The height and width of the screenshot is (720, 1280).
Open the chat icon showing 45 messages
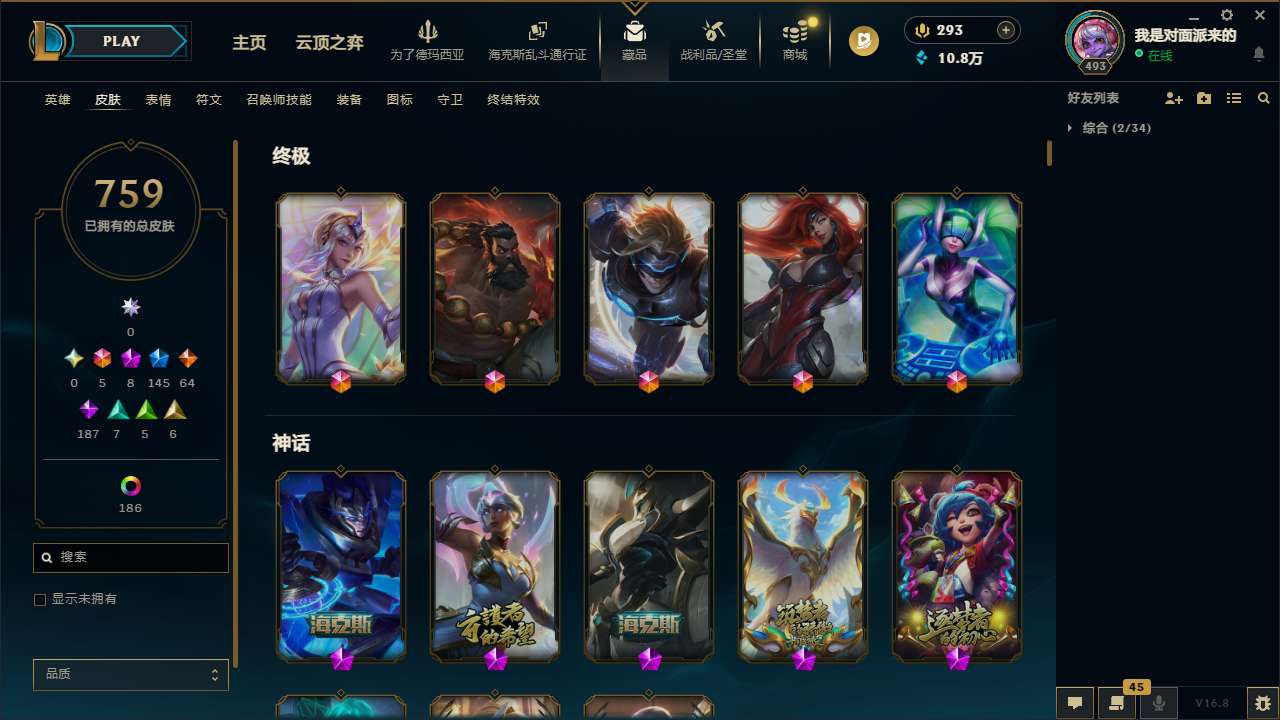coord(1116,703)
